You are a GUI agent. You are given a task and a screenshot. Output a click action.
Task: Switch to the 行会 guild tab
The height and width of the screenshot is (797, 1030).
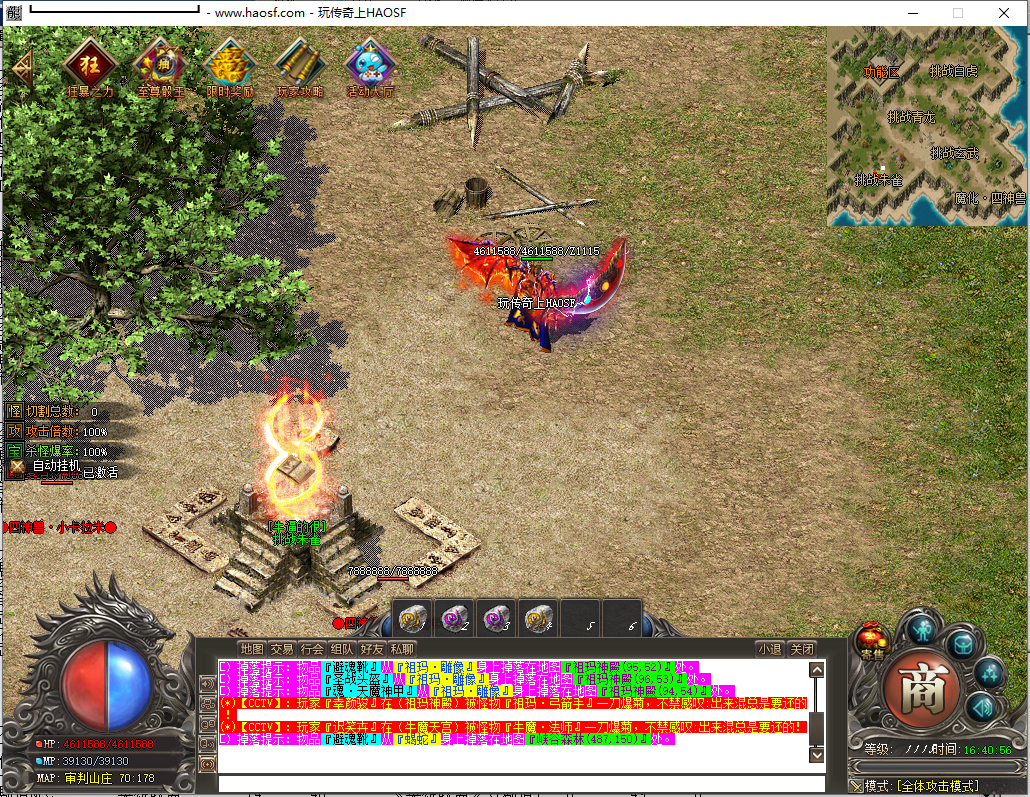click(x=312, y=648)
